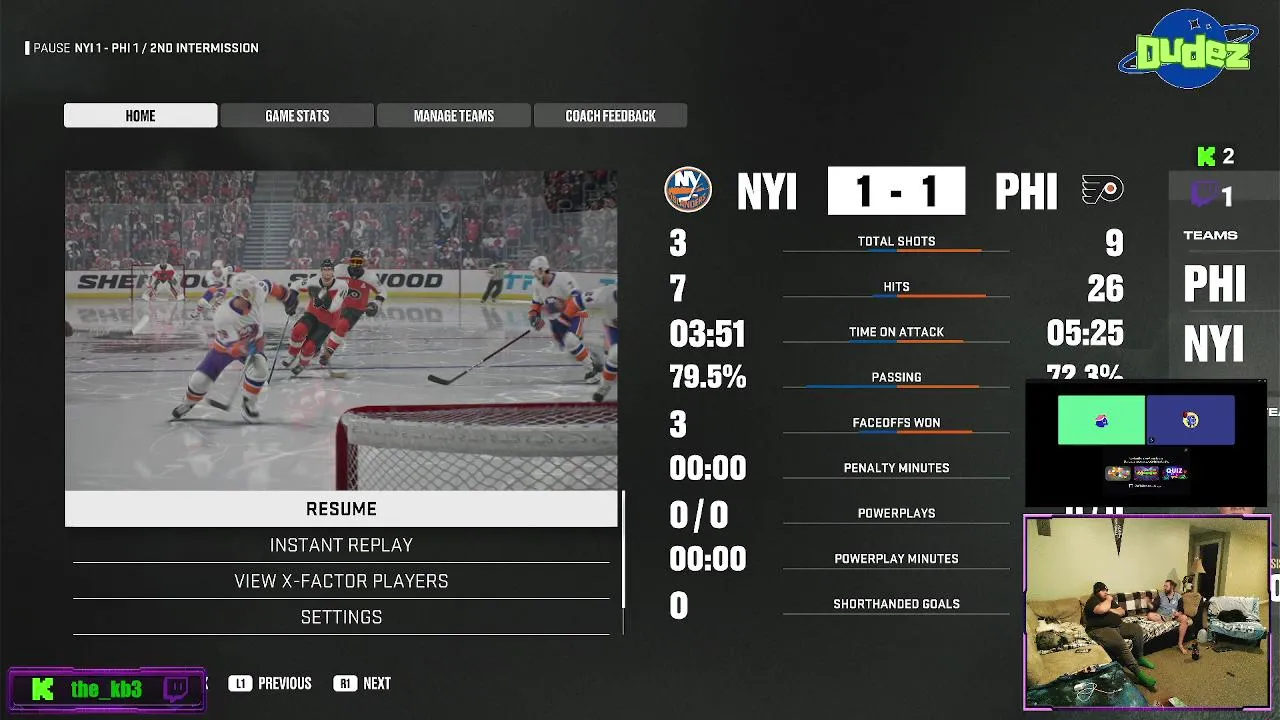Open the Settings menu entry

click(x=341, y=617)
